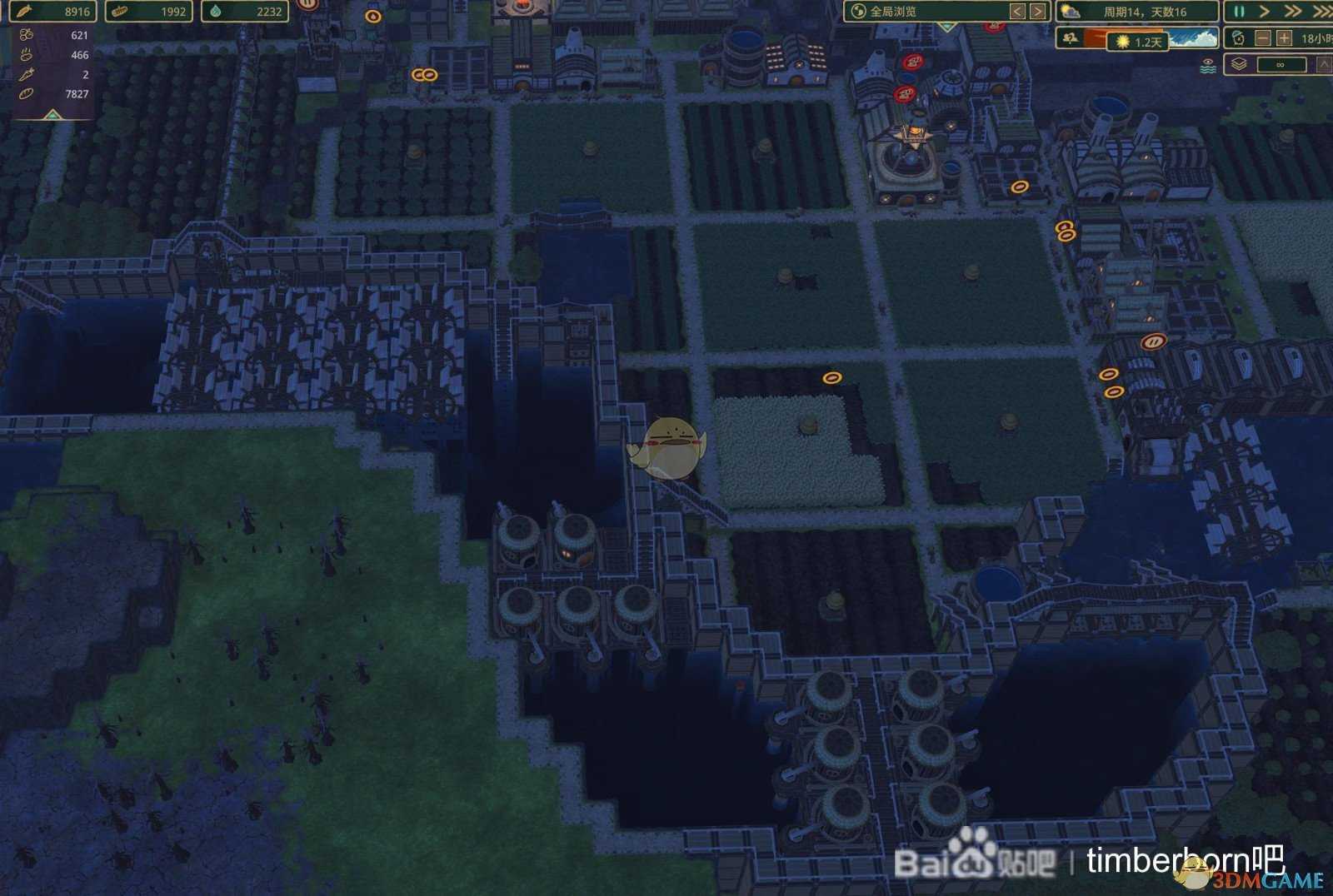The image size is (1333, 896).
Task: Increase working hours with plus button
Action: pos(1284,38)
